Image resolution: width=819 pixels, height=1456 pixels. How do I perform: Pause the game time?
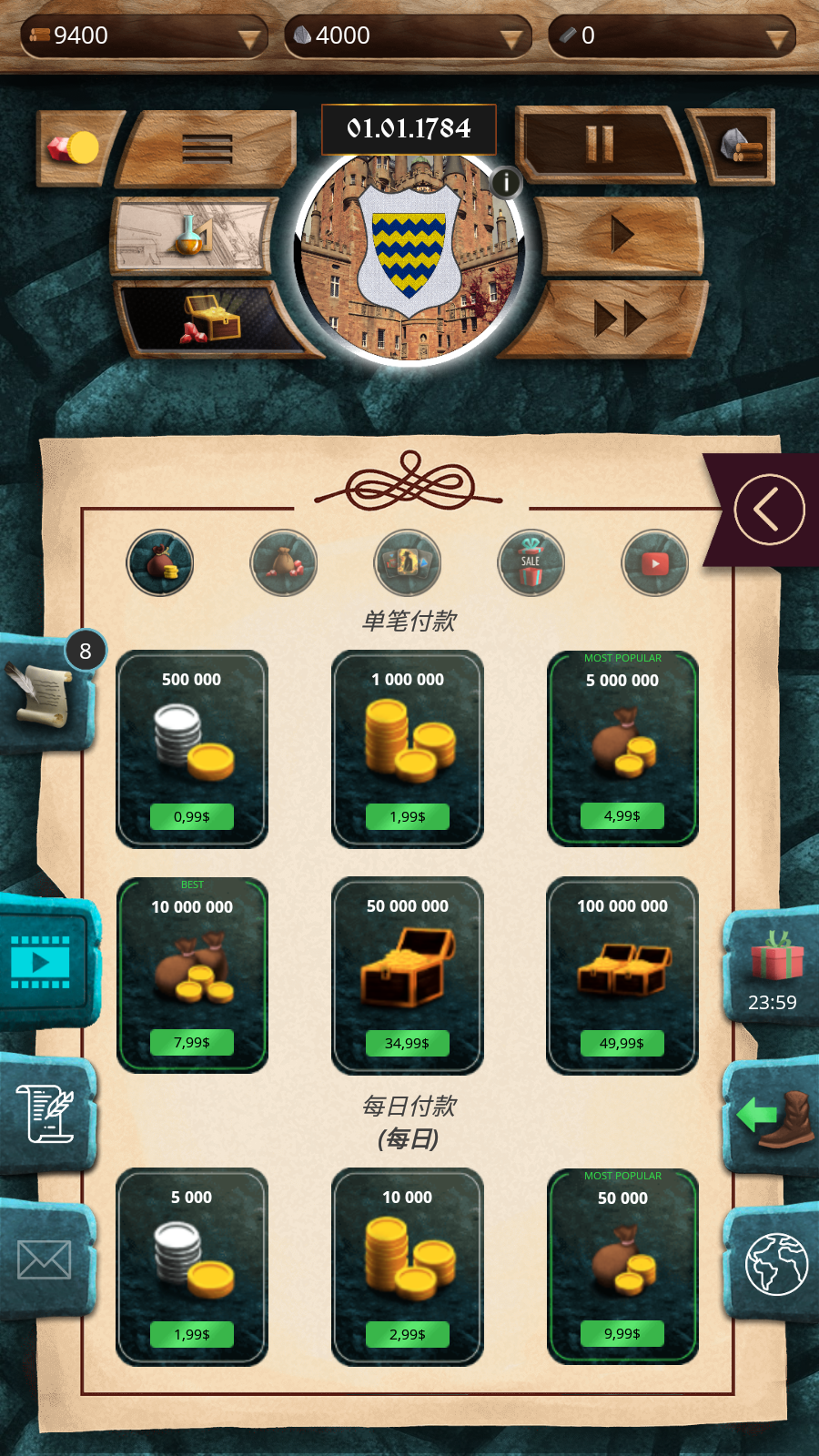click(601, 144)
